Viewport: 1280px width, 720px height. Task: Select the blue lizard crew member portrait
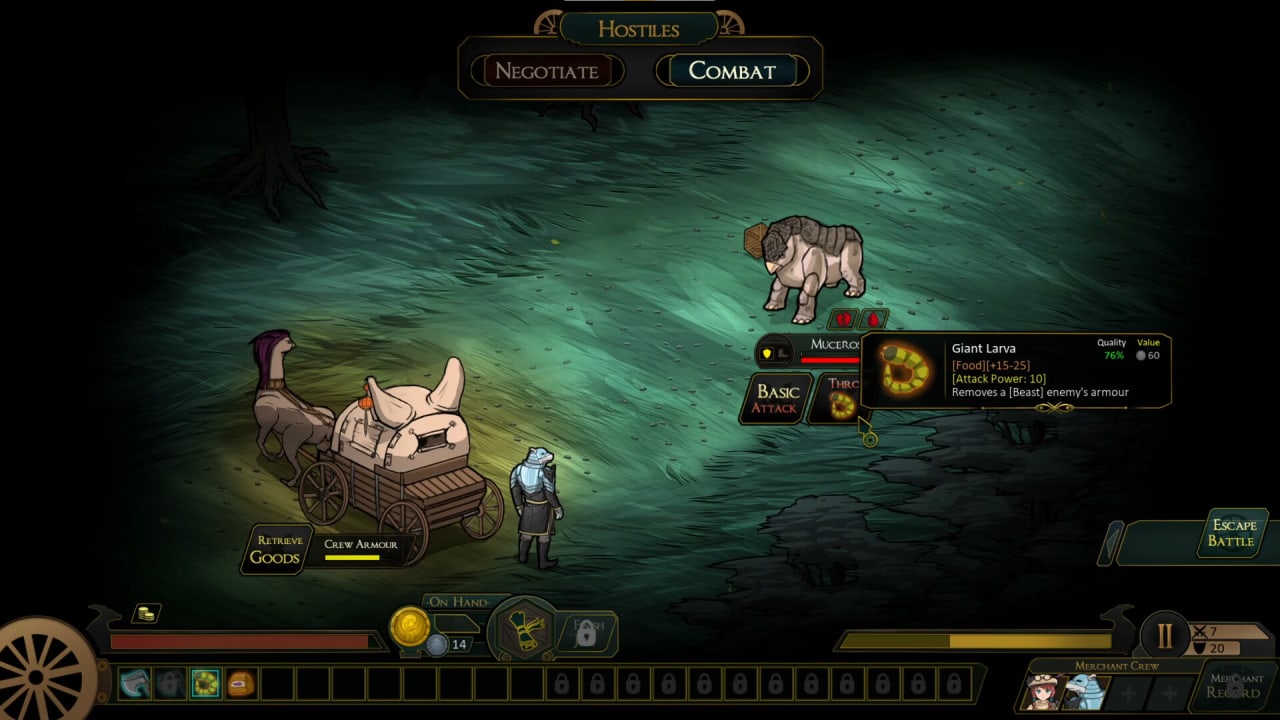point(1085,692)
